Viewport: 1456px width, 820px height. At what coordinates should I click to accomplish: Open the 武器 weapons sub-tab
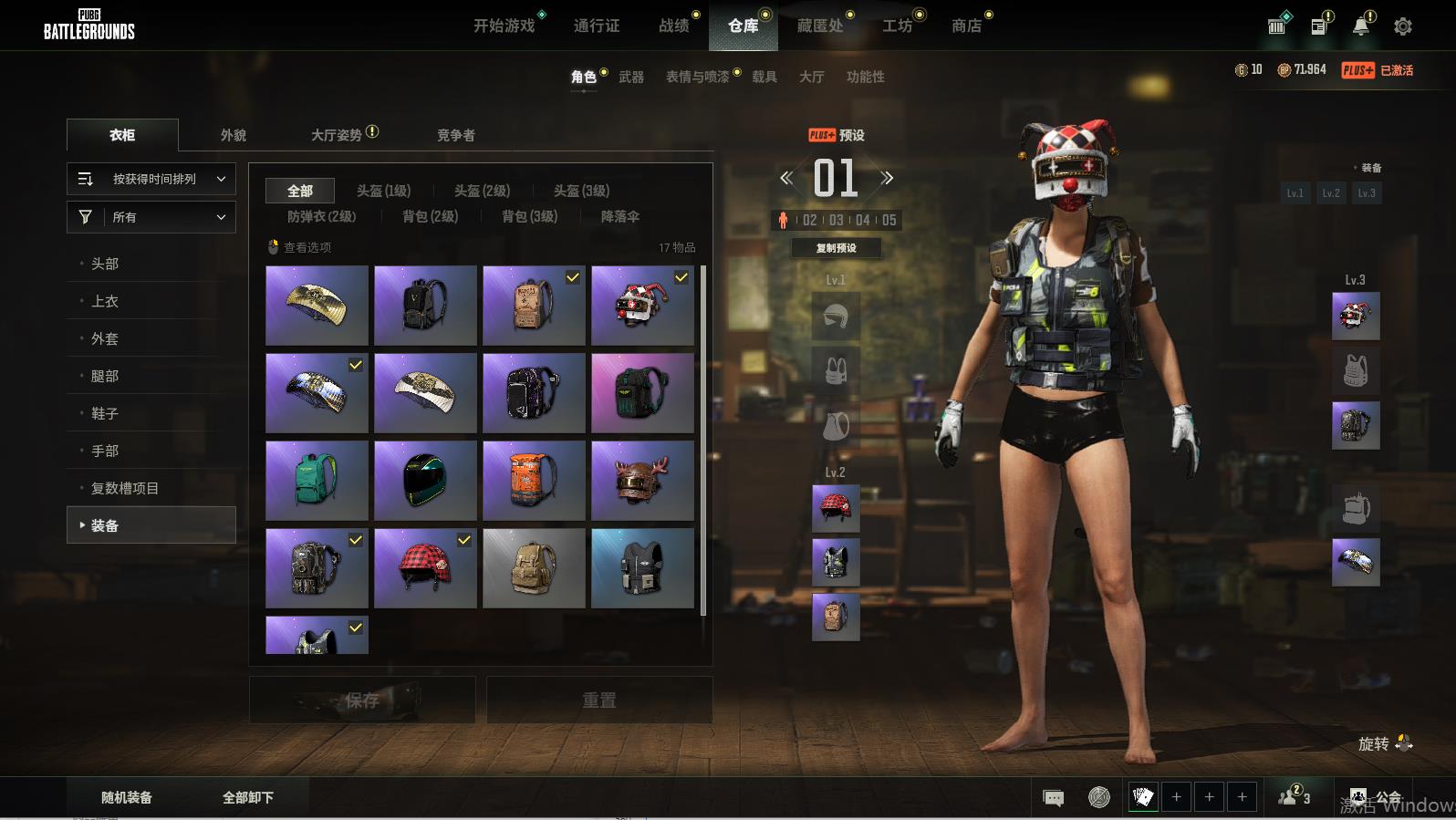click(x=631, y=78)
